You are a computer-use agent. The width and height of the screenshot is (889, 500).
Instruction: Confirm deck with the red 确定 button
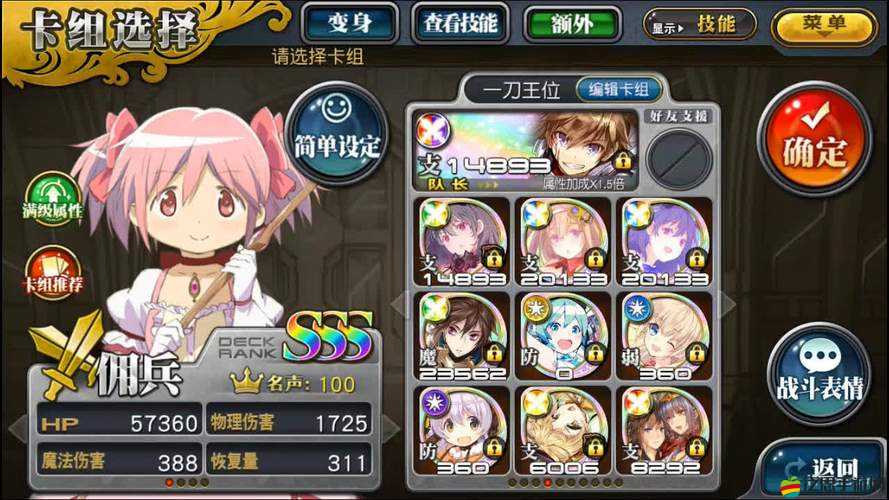(x=813, y=138)
